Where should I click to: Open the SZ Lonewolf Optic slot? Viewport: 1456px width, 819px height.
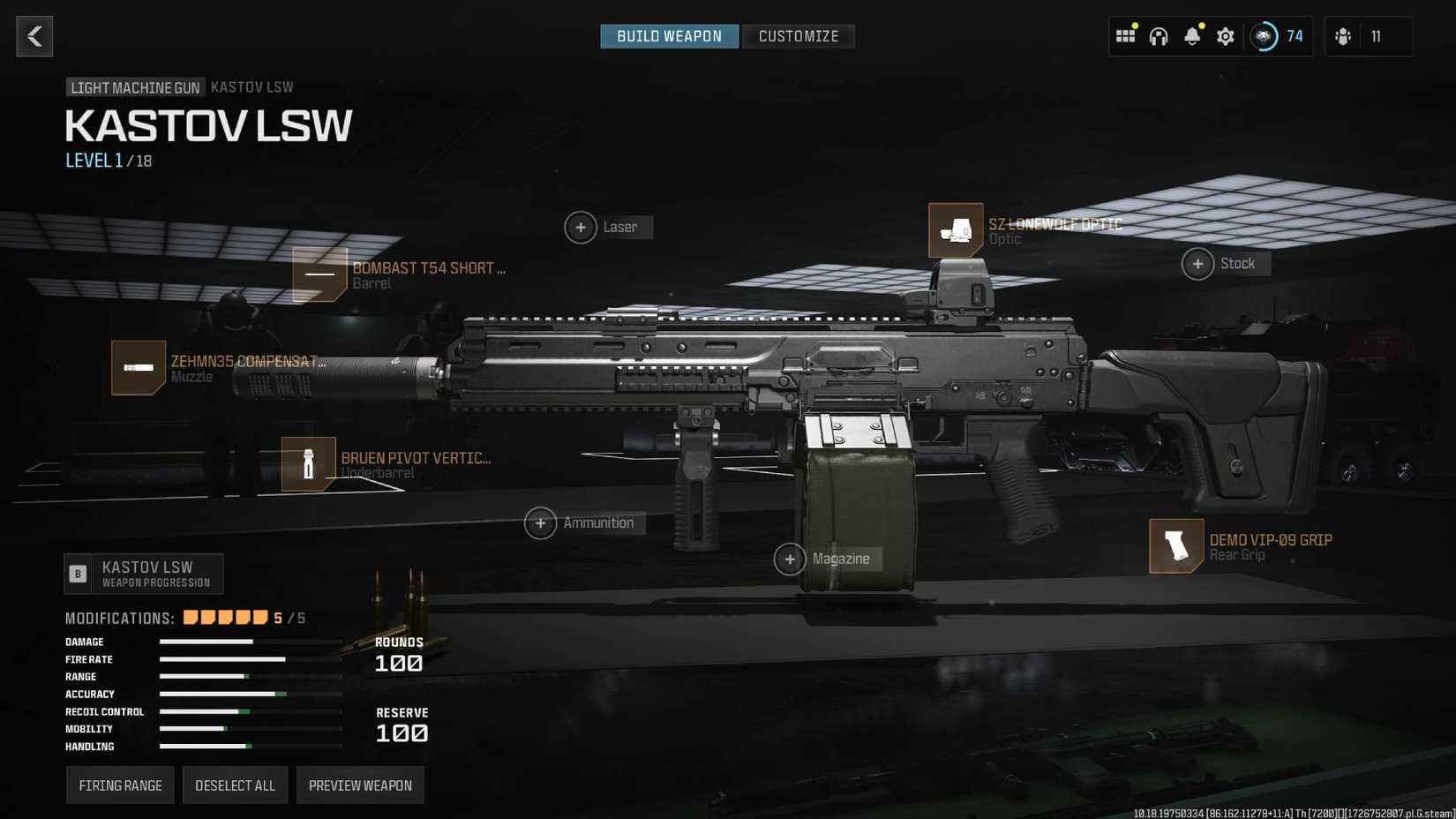click(x=957, y=230)
